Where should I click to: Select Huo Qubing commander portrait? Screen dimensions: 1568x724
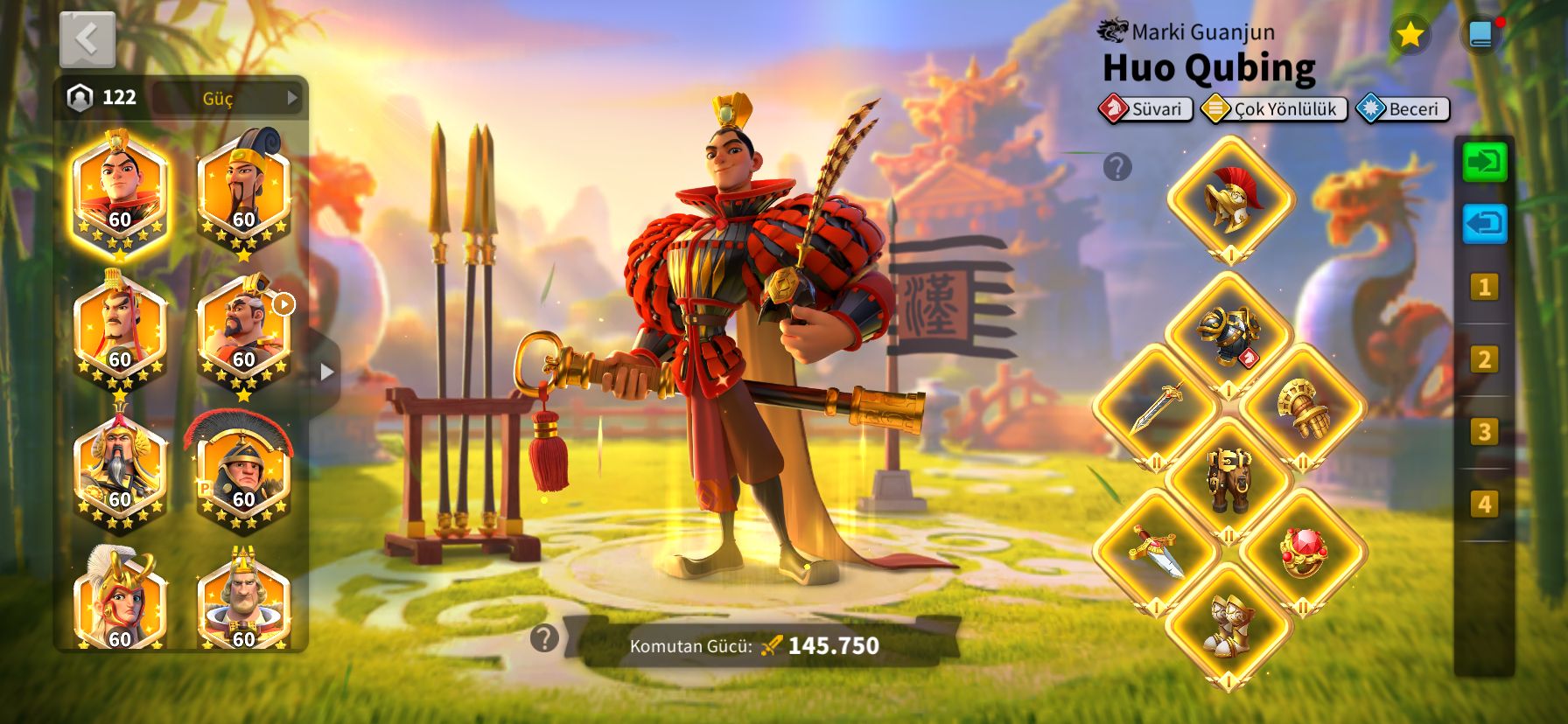(119, 196)
